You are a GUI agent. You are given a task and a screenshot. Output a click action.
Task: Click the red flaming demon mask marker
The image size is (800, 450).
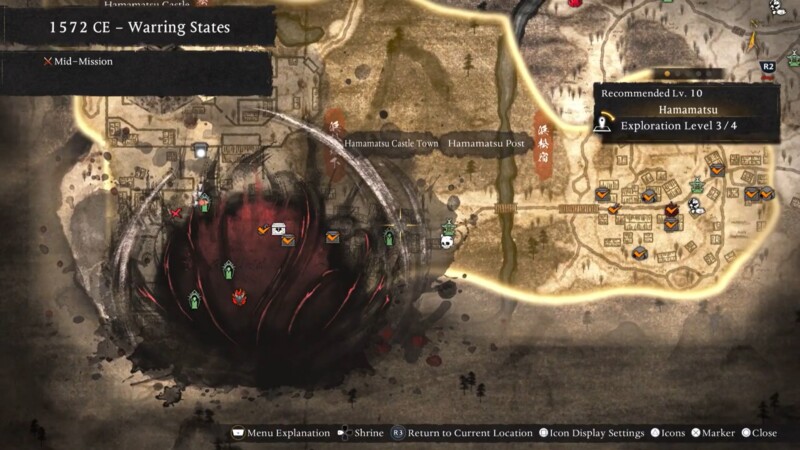pos(239,297)
